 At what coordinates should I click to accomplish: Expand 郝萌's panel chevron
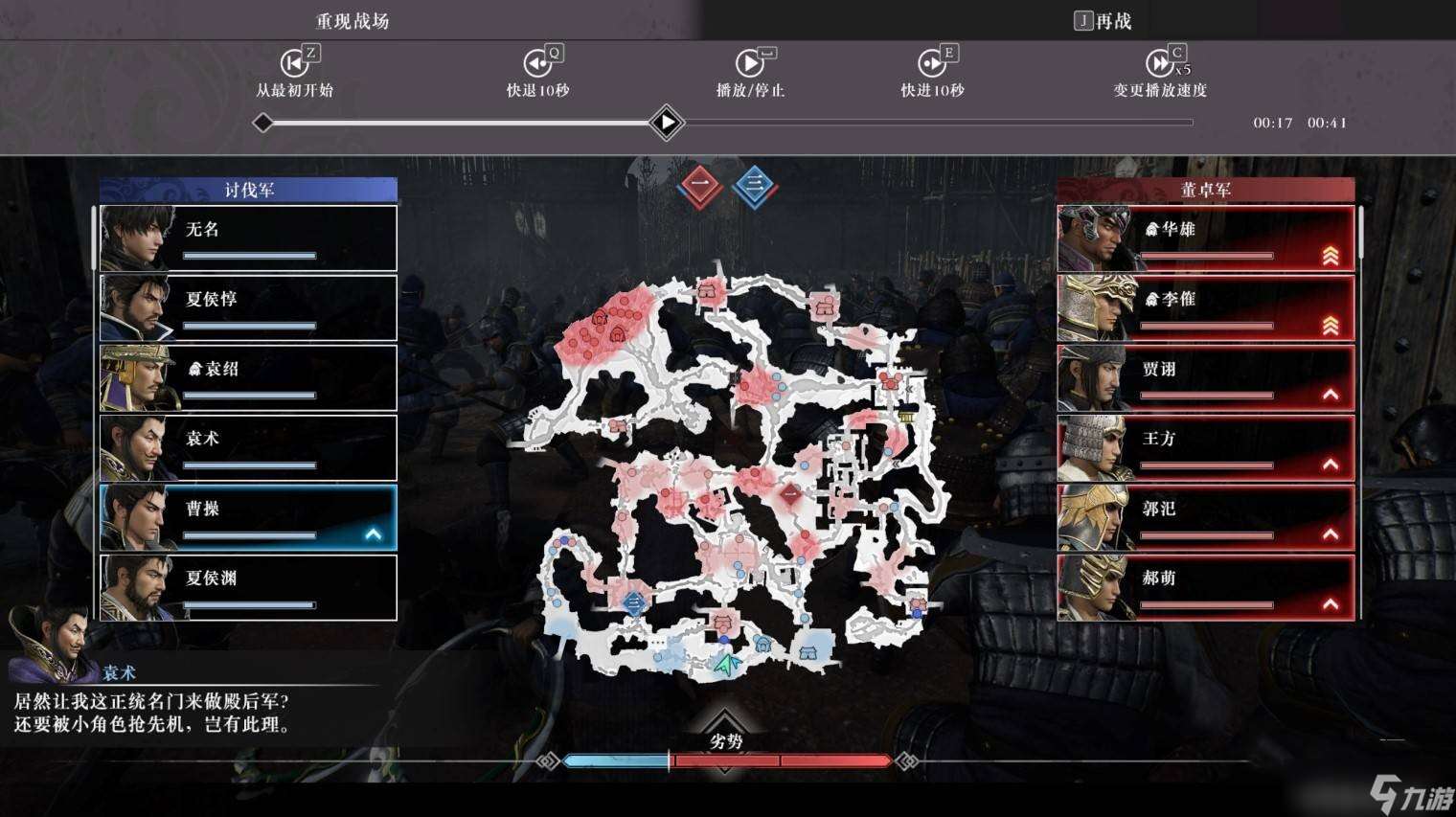pos(1331,604)
